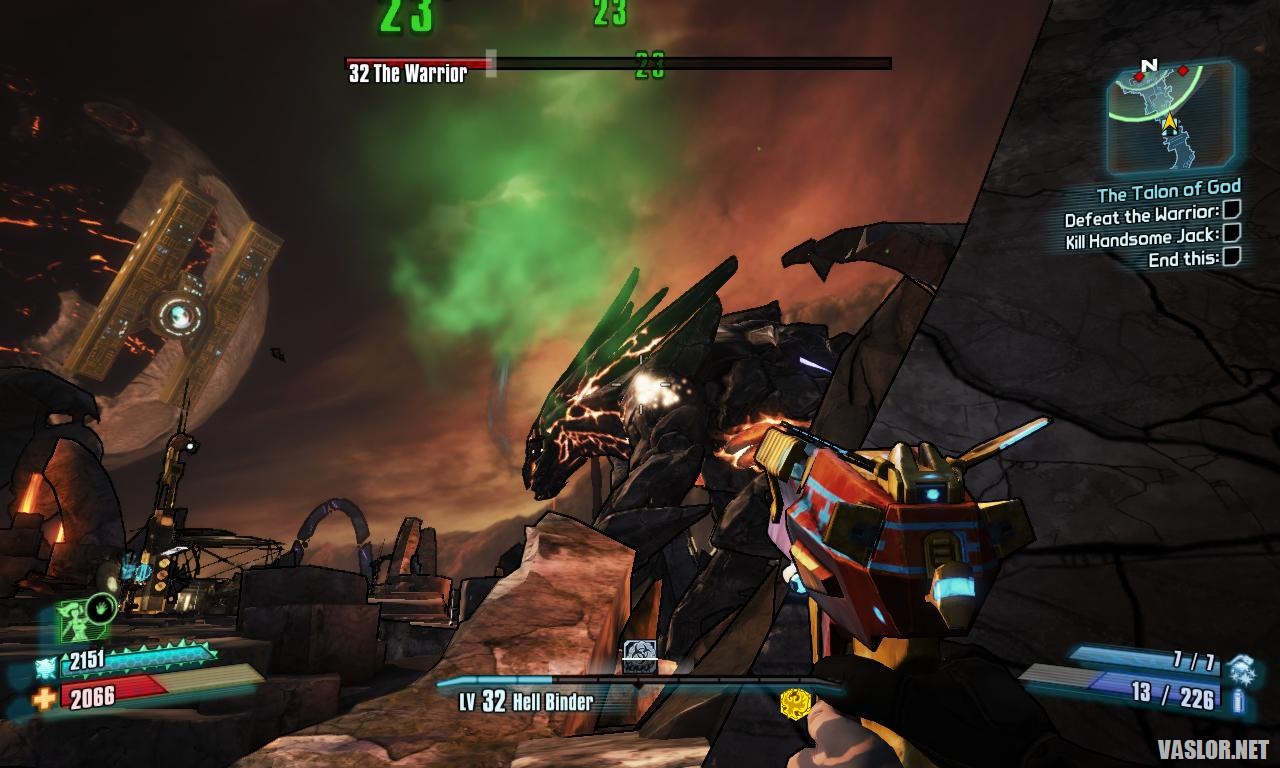Tick the Kill Handsome Jack objective box
The width and height of the screenshot is (1280, 768).
click(1233, 233)
